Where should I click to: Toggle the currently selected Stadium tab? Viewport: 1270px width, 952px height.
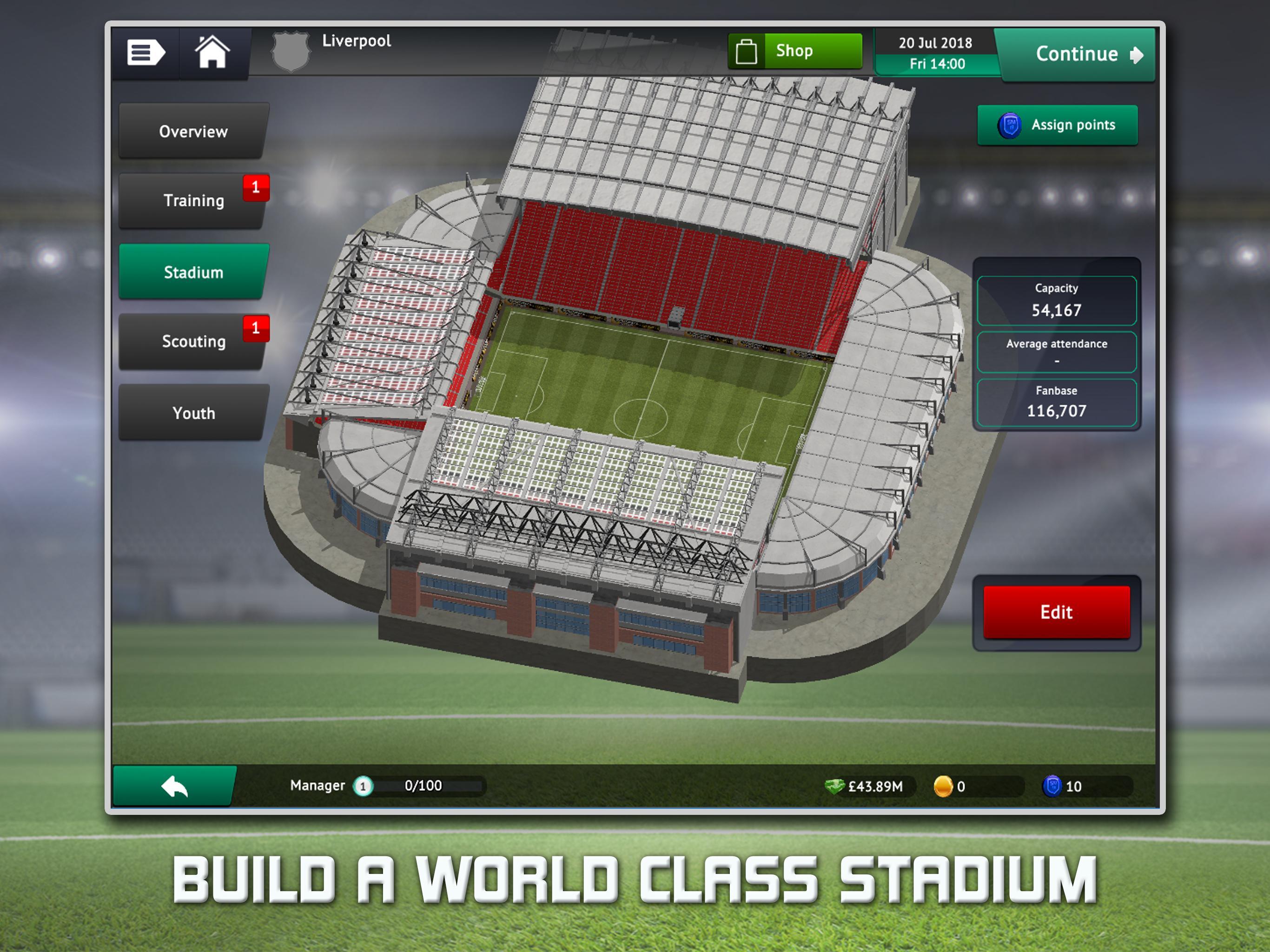192,273
